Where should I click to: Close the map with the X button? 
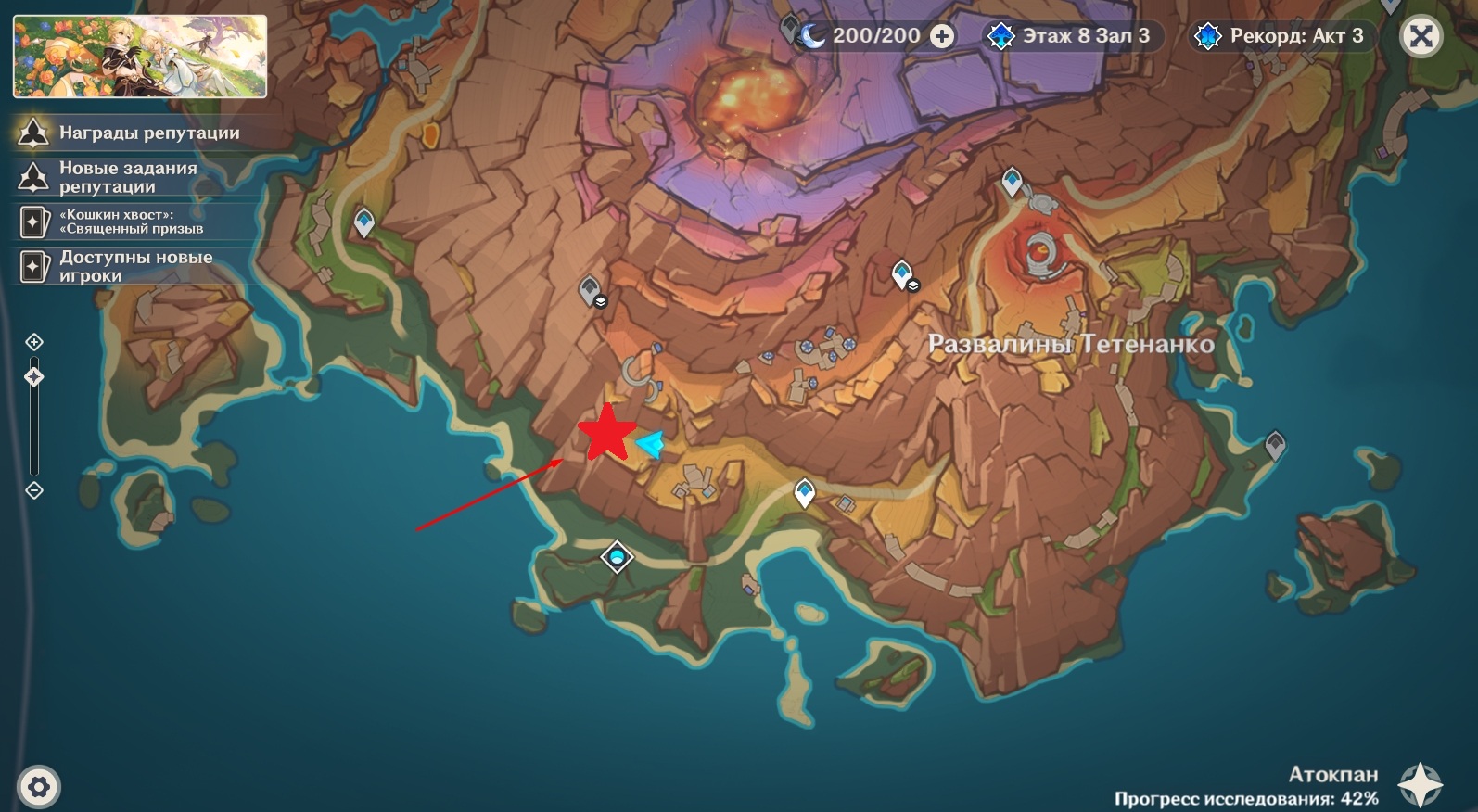pos(1421,37)
